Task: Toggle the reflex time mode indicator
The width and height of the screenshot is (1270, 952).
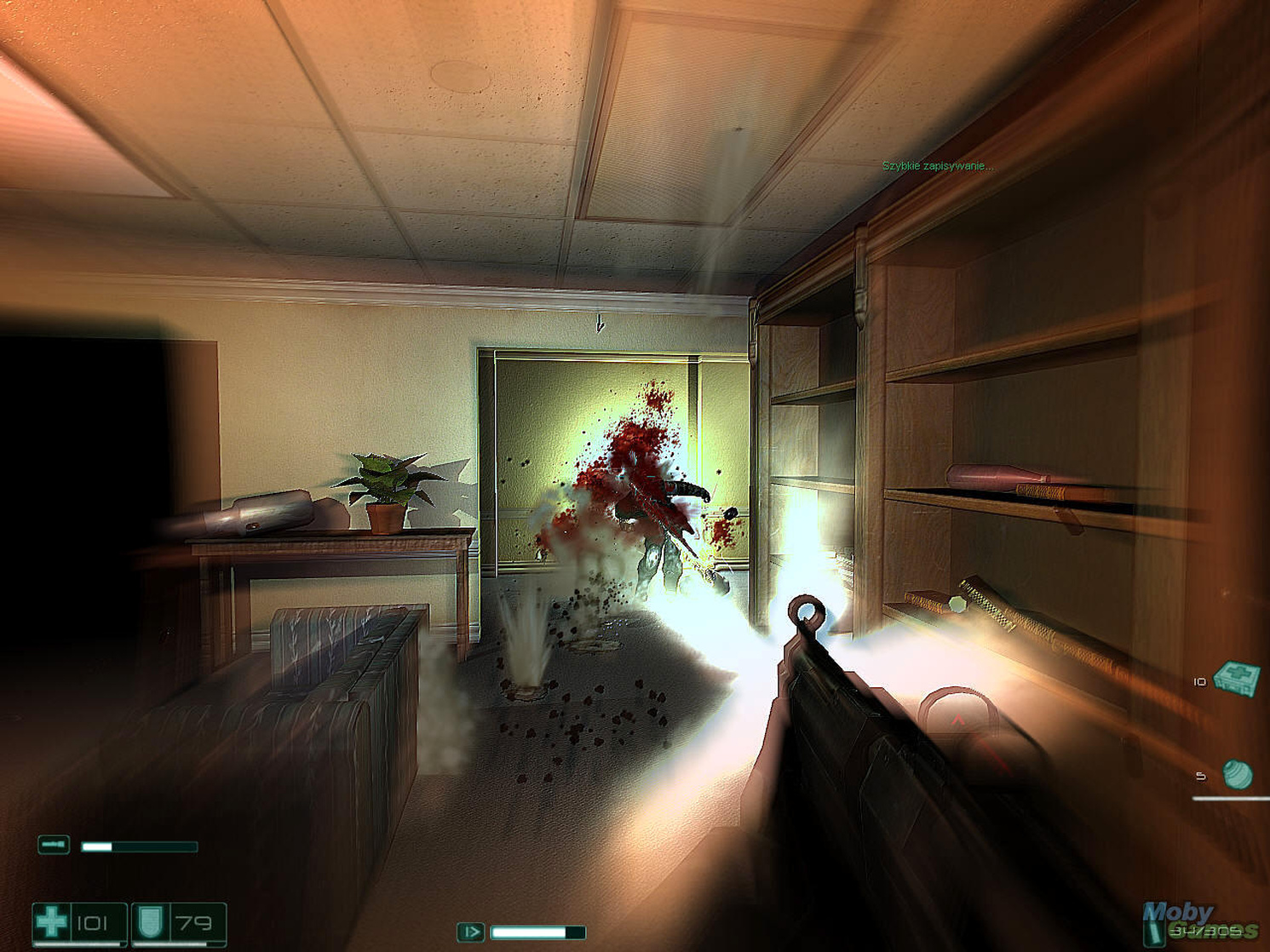Action: click(469, 932)
